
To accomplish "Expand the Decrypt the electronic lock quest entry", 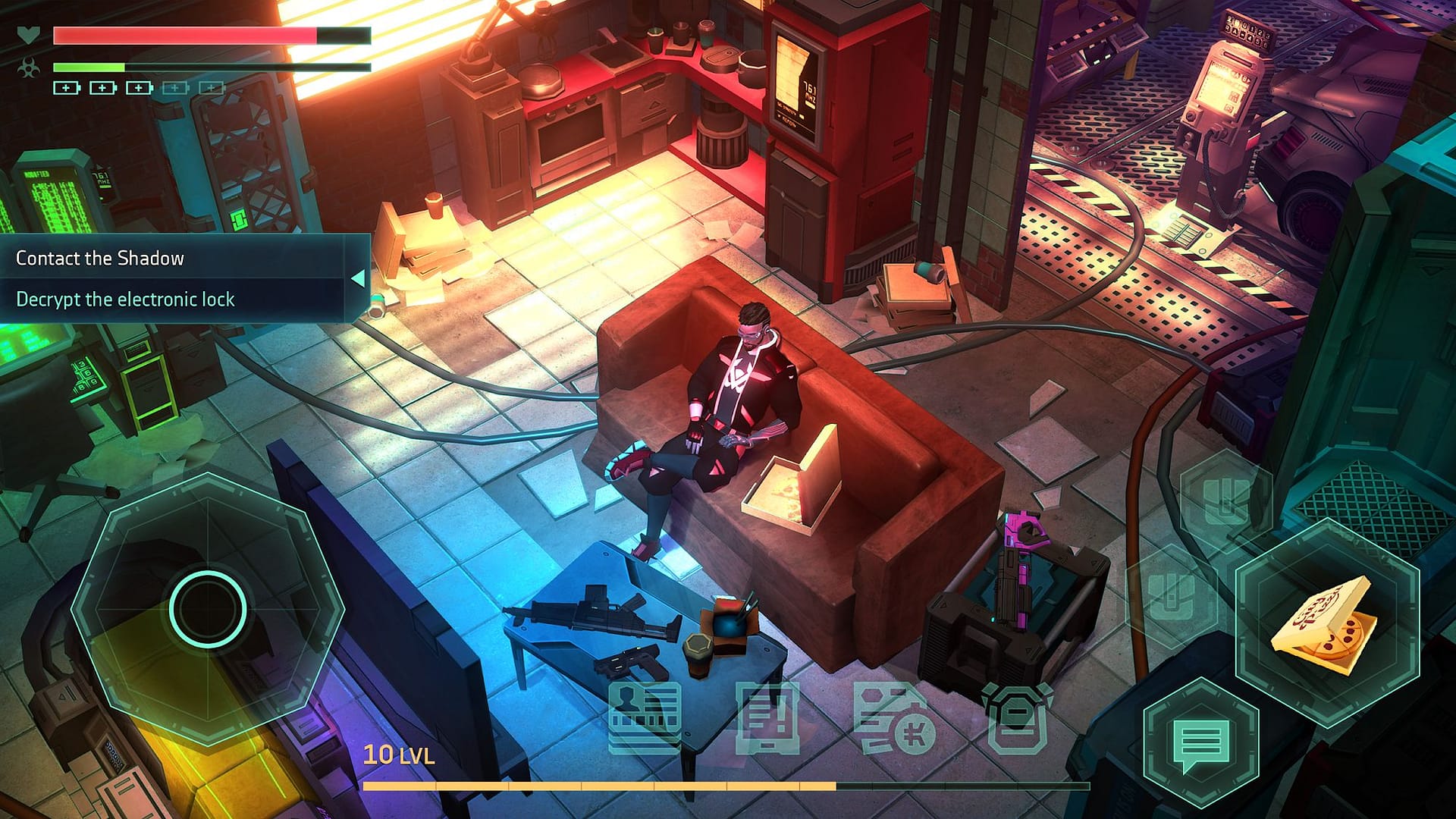I will [x=125, y=300].
